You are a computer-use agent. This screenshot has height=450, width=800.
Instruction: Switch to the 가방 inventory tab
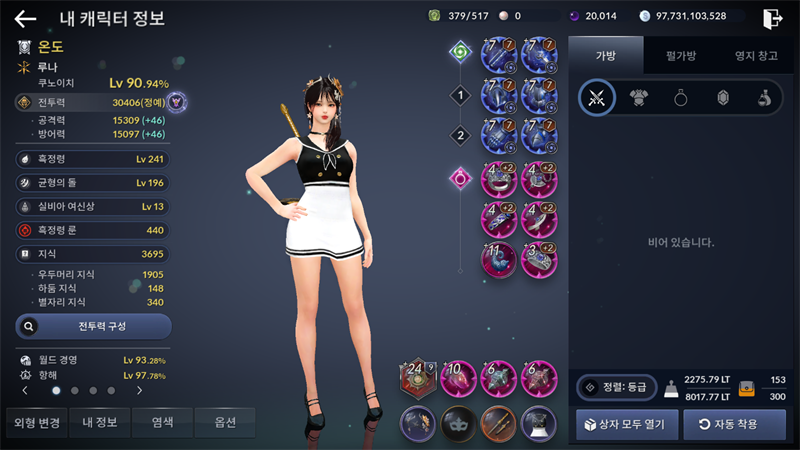click(605, 56)
